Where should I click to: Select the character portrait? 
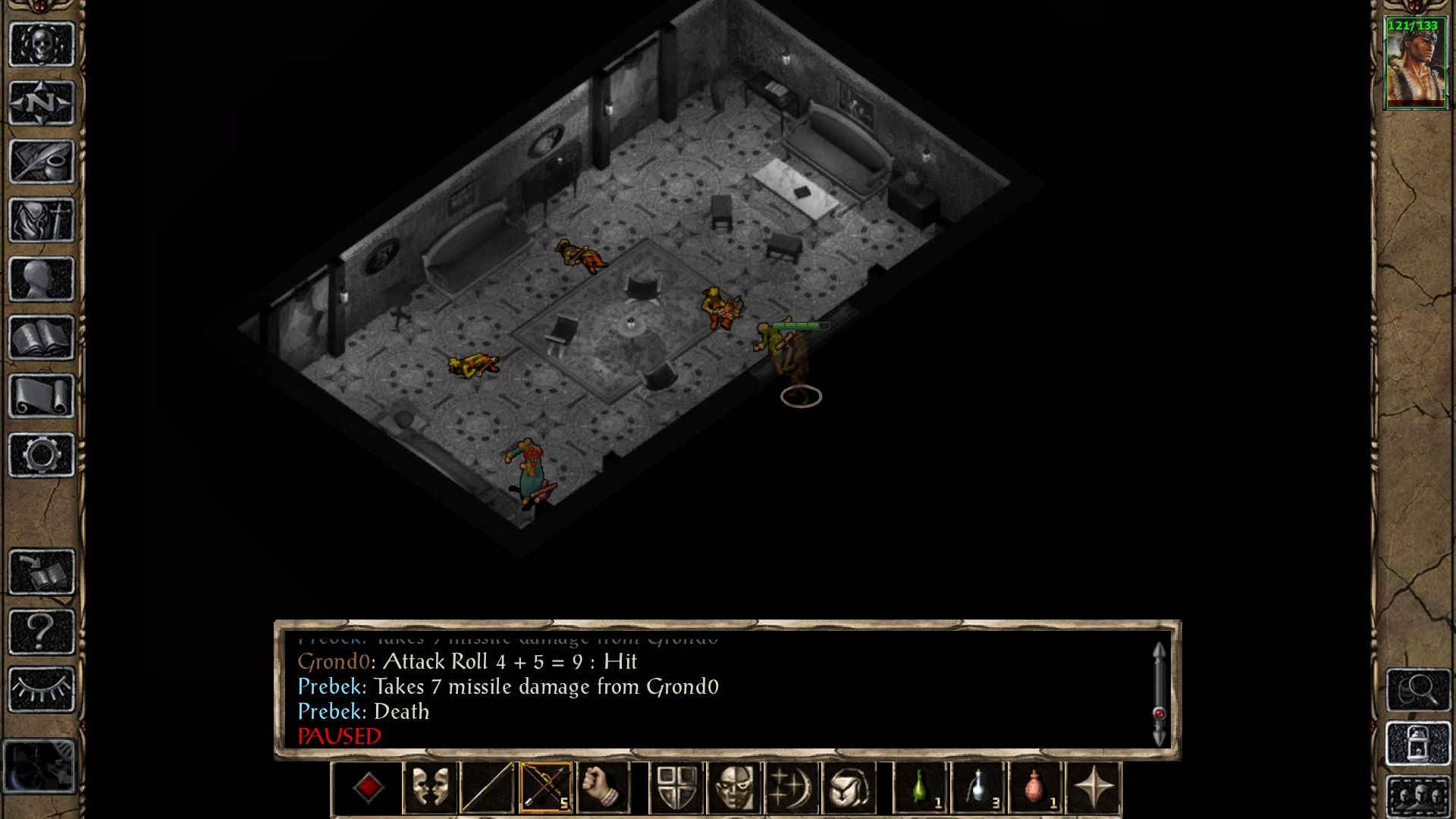(x=1415, y=64)
